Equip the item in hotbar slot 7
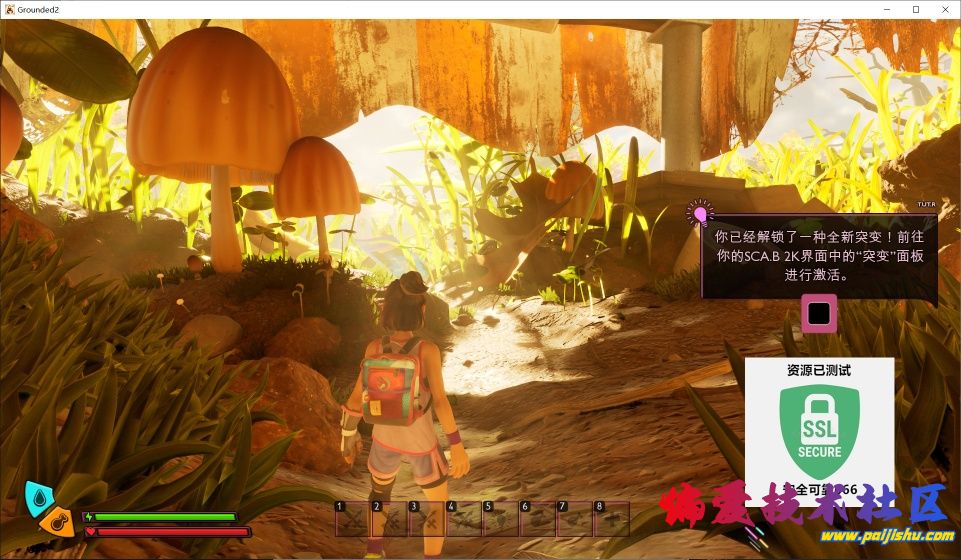The image size is (961, 560). [x=574, y=519]
